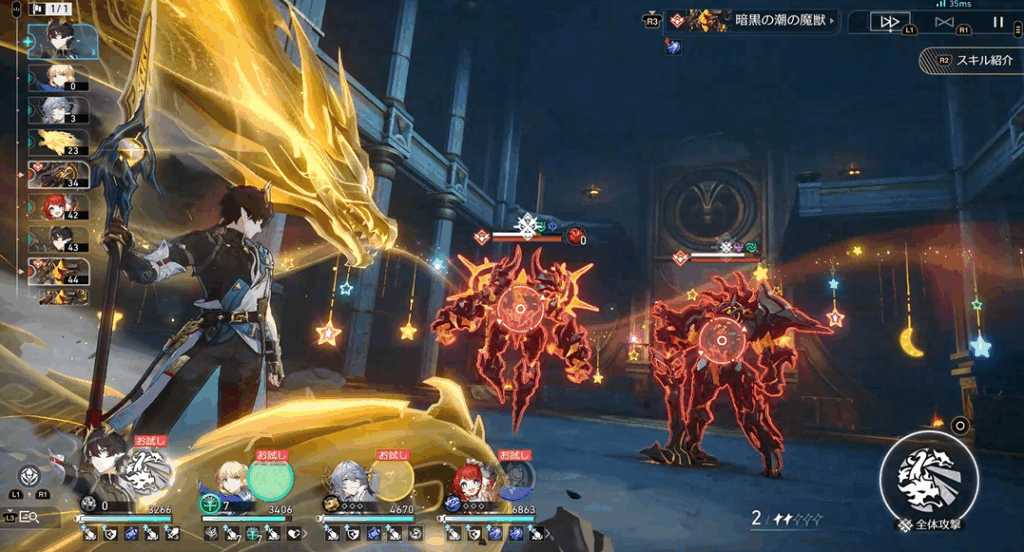The image size is (1024, 552).
Task: Pause the battle
Action: 998,21
